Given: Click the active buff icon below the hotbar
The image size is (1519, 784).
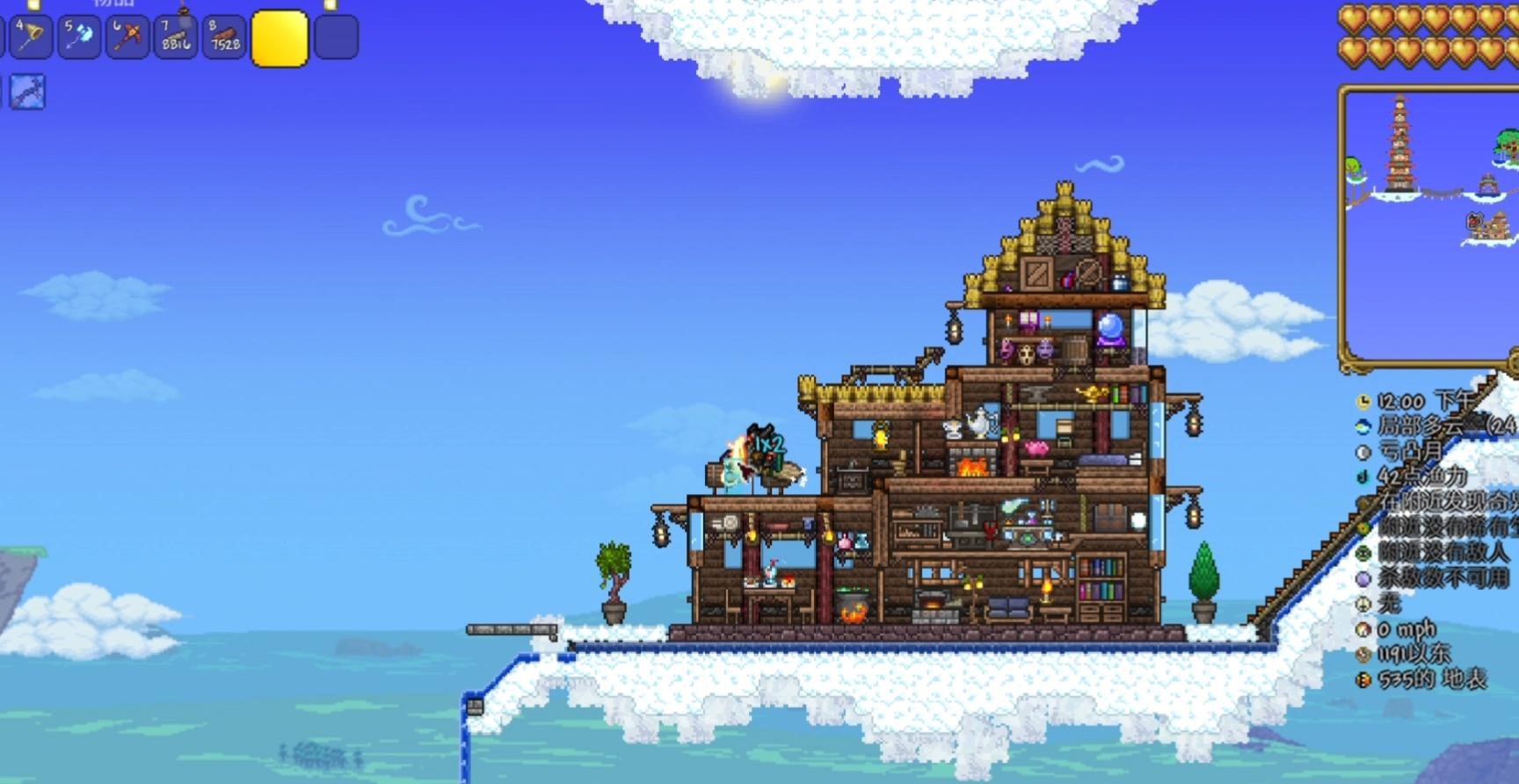Looking at the screenshot, I should click(26, 92).
